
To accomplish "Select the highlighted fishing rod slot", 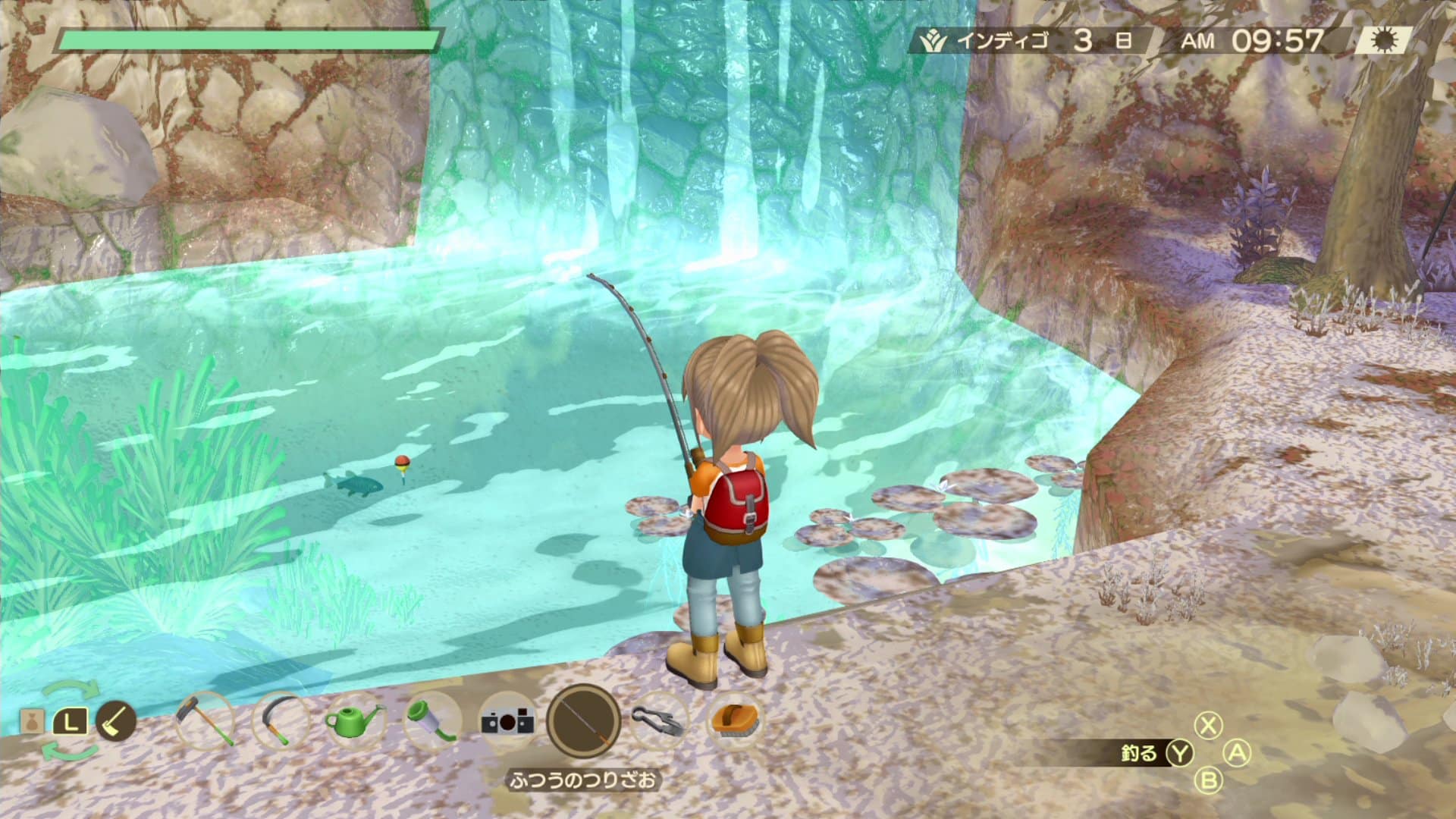I will (583, 720).
